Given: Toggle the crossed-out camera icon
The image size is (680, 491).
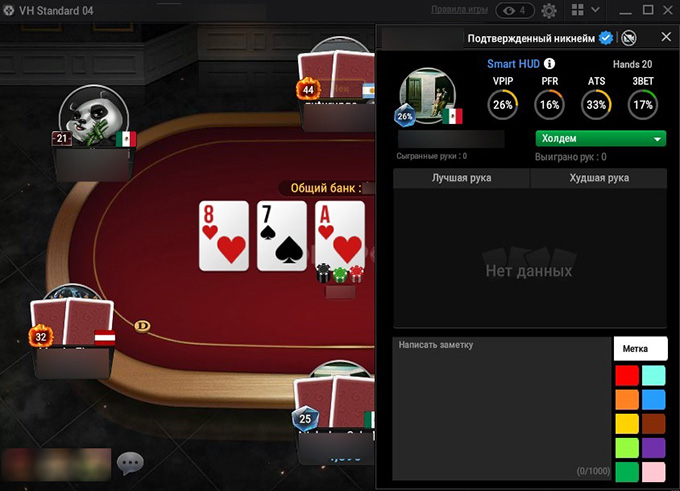Looking at the screenshot, I should tap(629, 38).
